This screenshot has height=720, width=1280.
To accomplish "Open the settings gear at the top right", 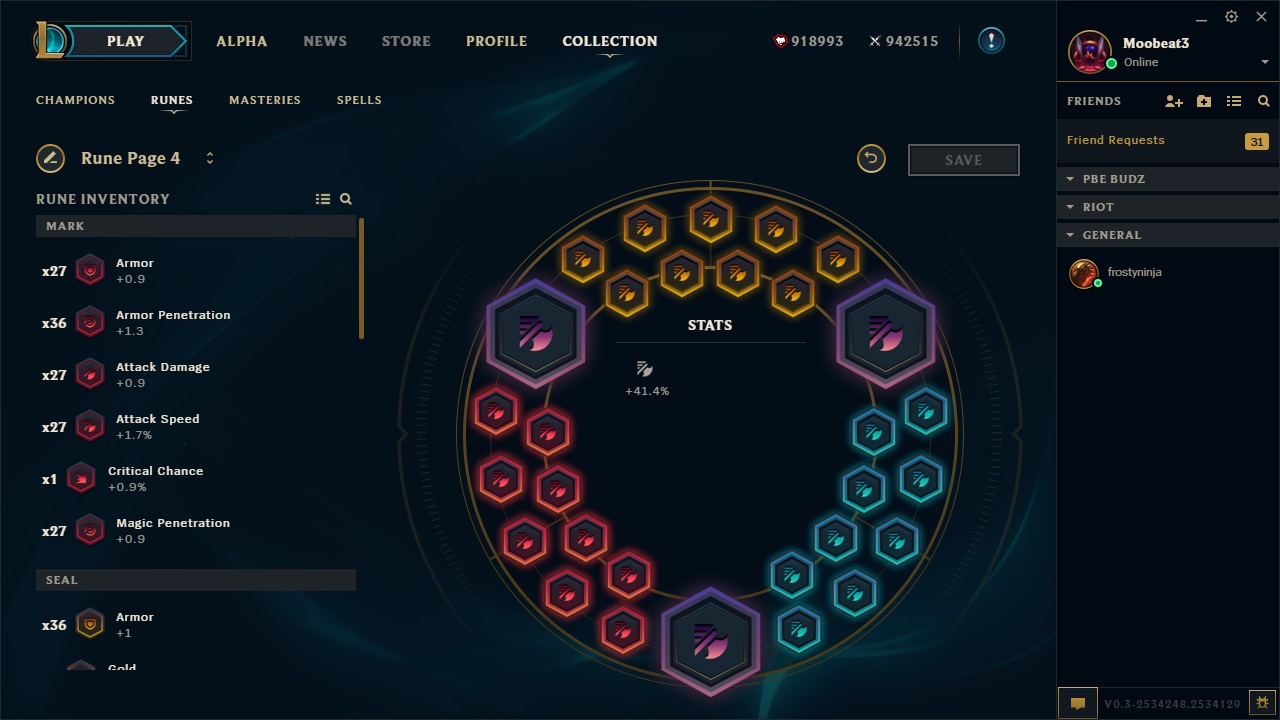I will pyautogui.click(x=1230, y=17).
